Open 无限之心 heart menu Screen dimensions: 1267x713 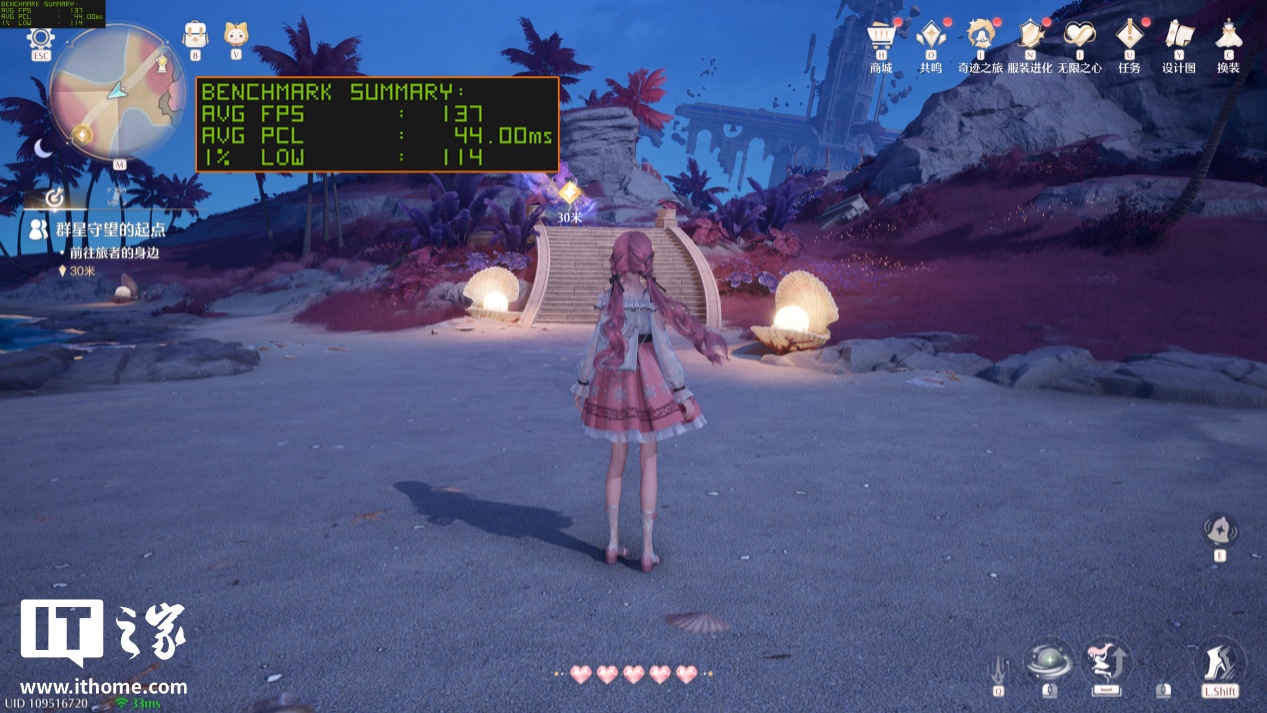pos(1079,36)
